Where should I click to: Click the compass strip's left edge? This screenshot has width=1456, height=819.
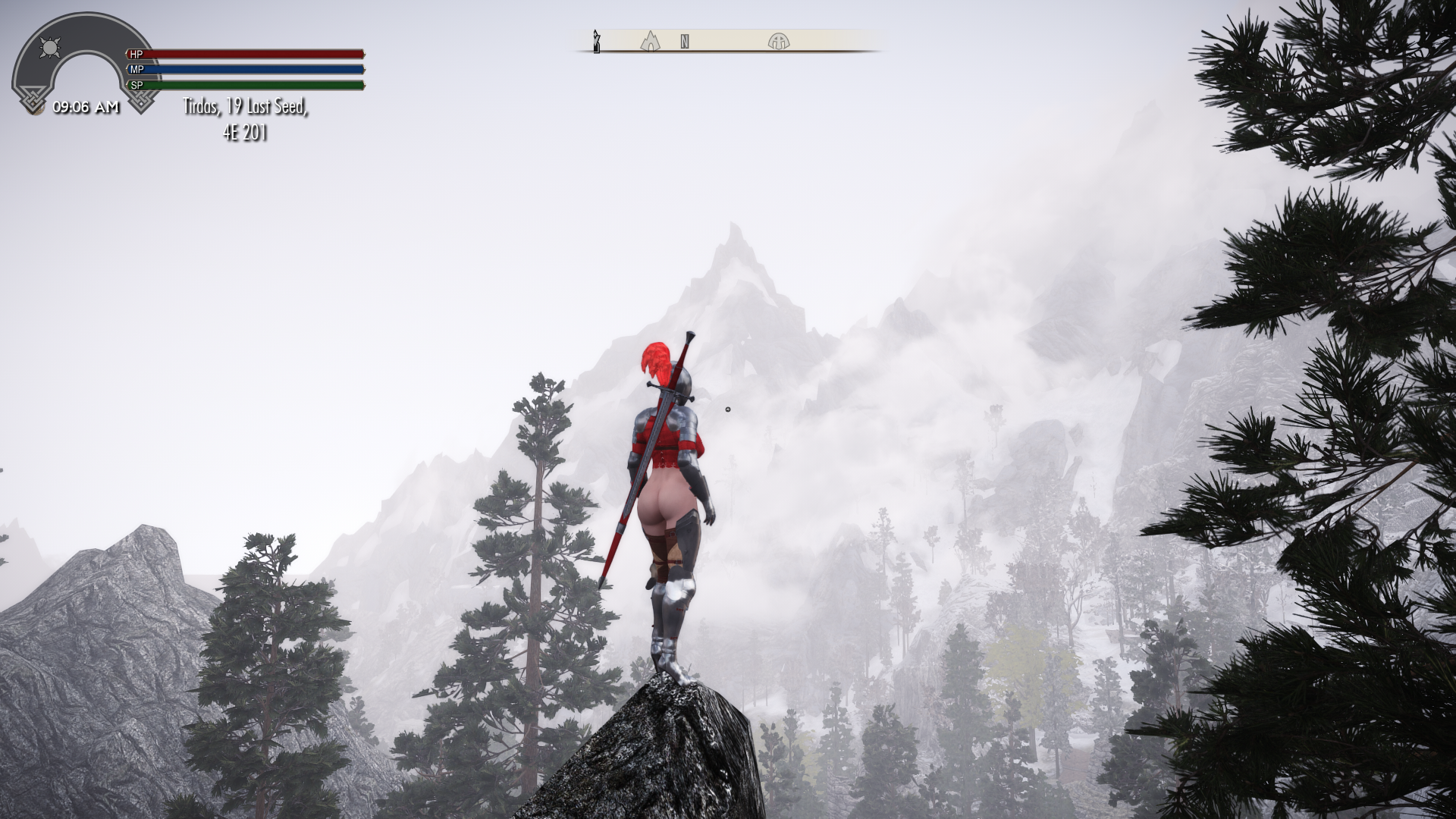[x=581, y=42]
